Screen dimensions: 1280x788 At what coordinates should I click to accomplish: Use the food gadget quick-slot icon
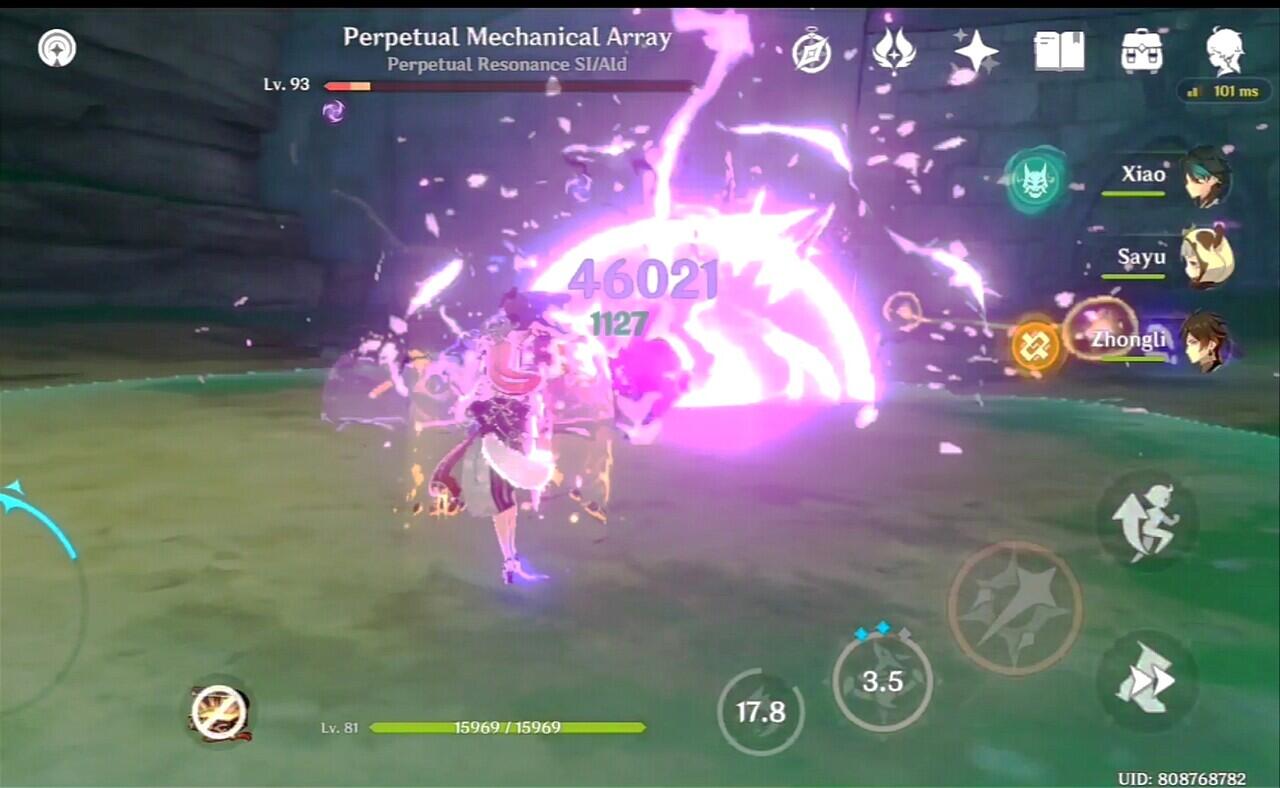click(x=220, y=712)
